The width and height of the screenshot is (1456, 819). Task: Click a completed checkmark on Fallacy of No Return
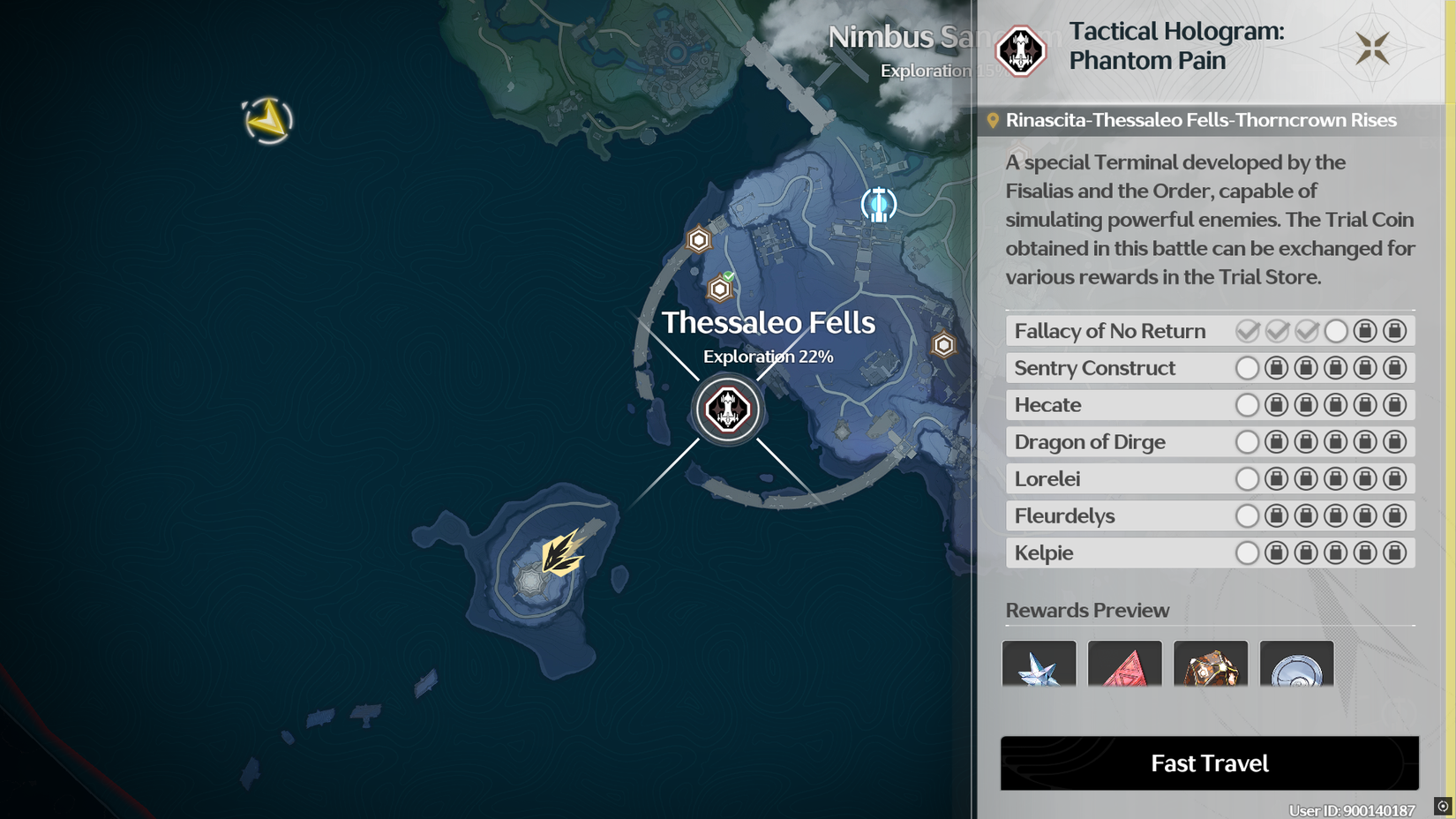(x=1247, y=331)
